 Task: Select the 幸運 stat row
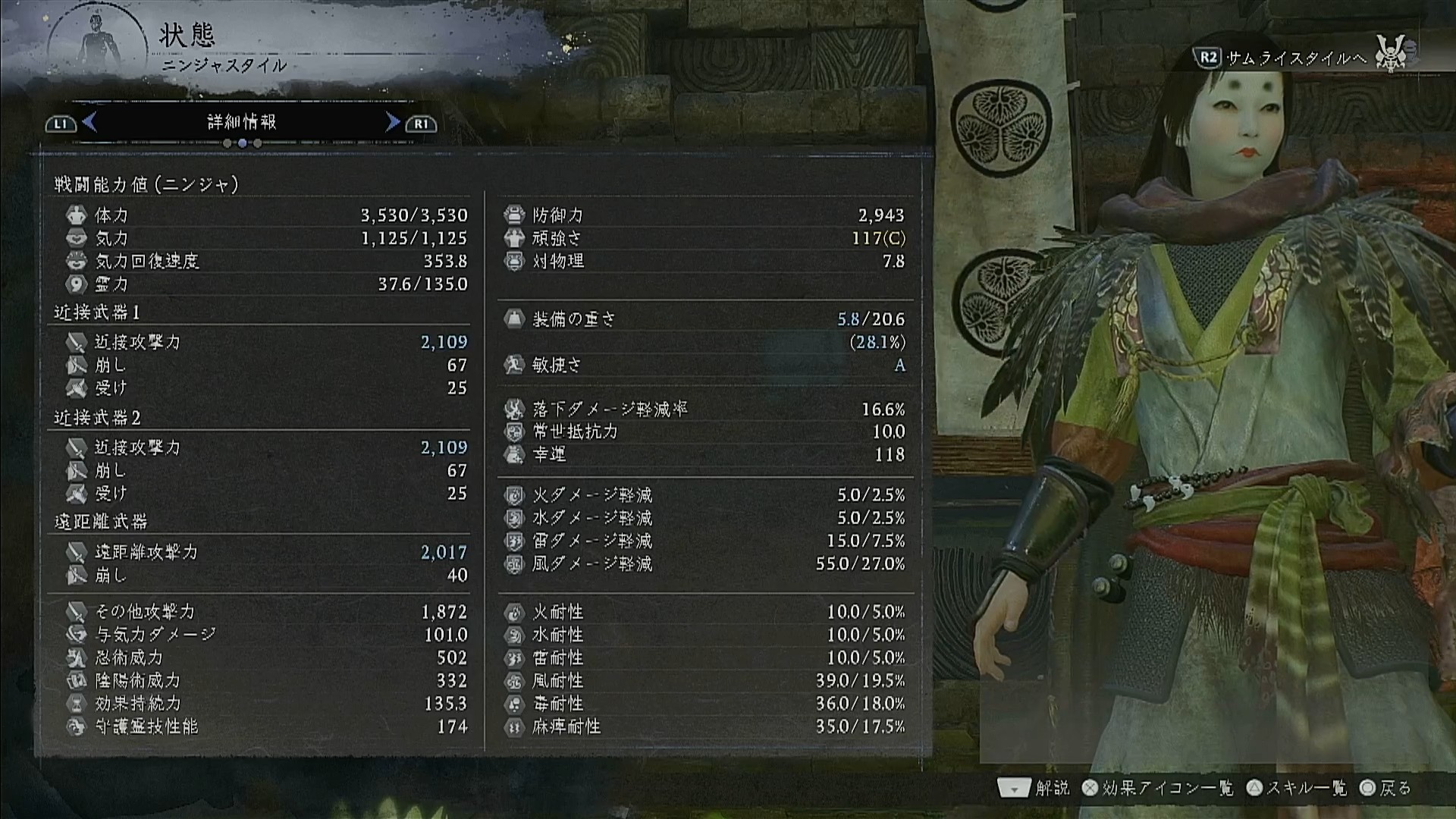[x=704, y=454]
